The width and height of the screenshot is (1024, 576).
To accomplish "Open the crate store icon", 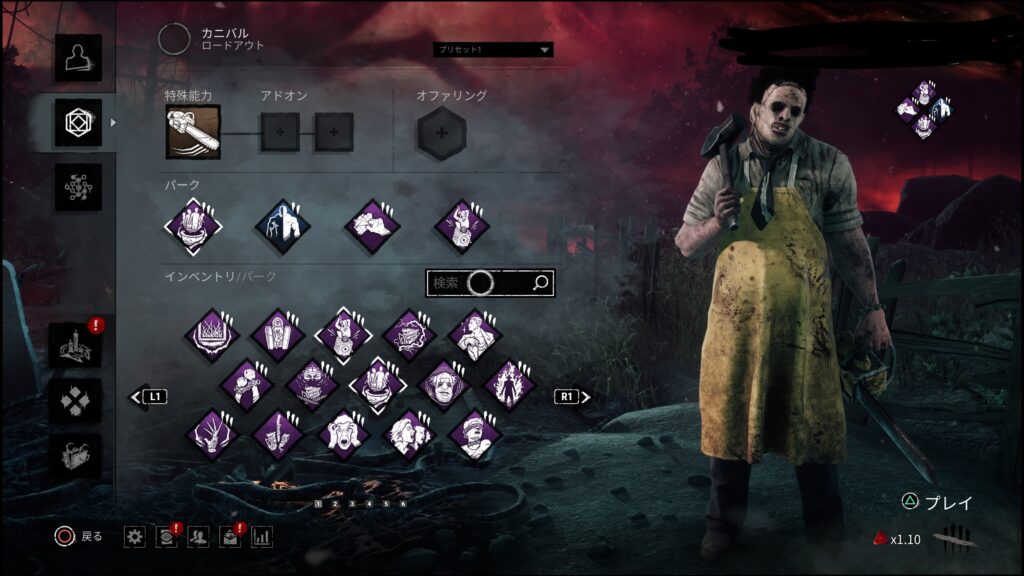I will click(x=75, y=455).
